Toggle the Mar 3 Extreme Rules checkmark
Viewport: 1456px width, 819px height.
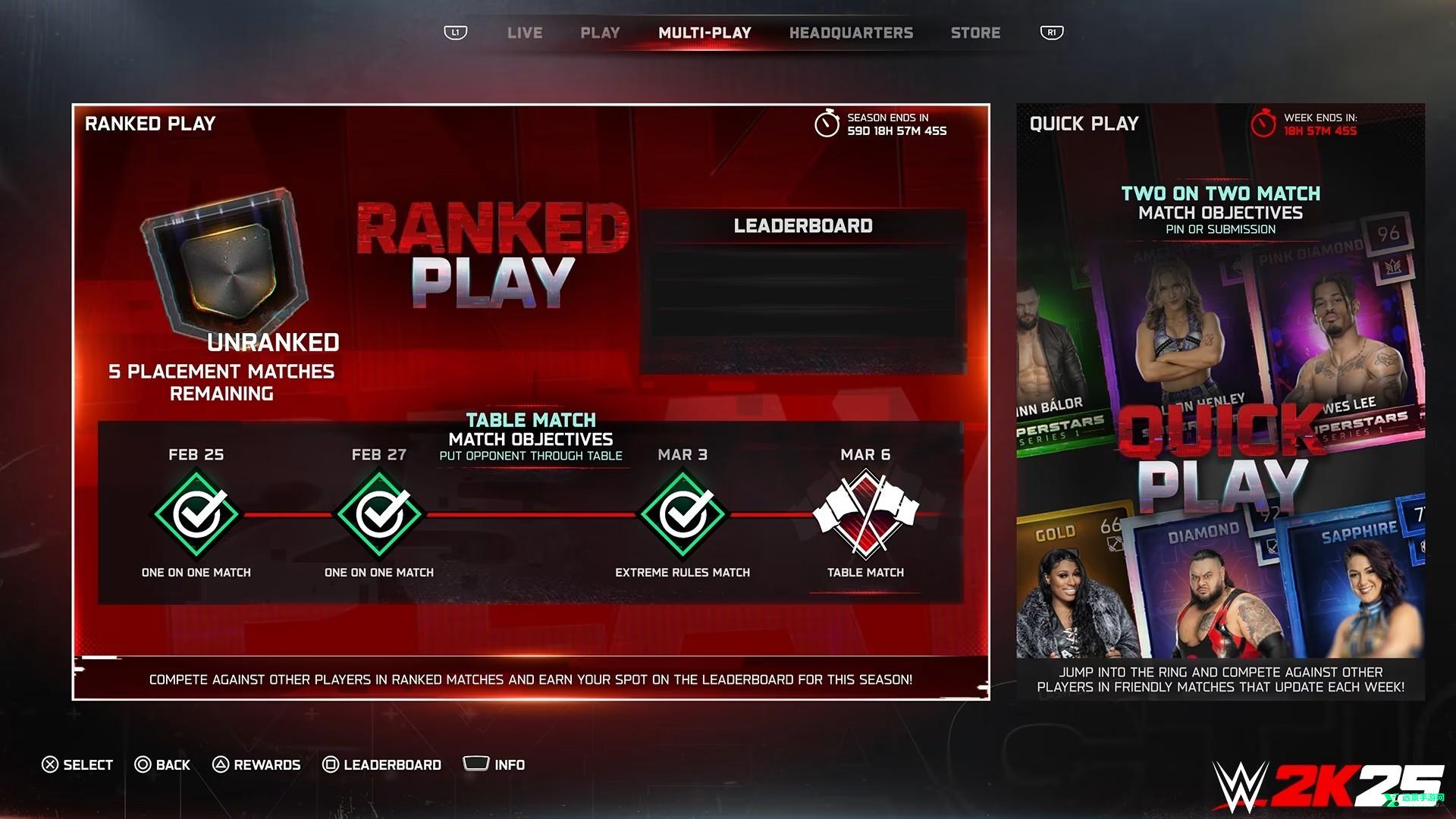(x=682, y=512)
